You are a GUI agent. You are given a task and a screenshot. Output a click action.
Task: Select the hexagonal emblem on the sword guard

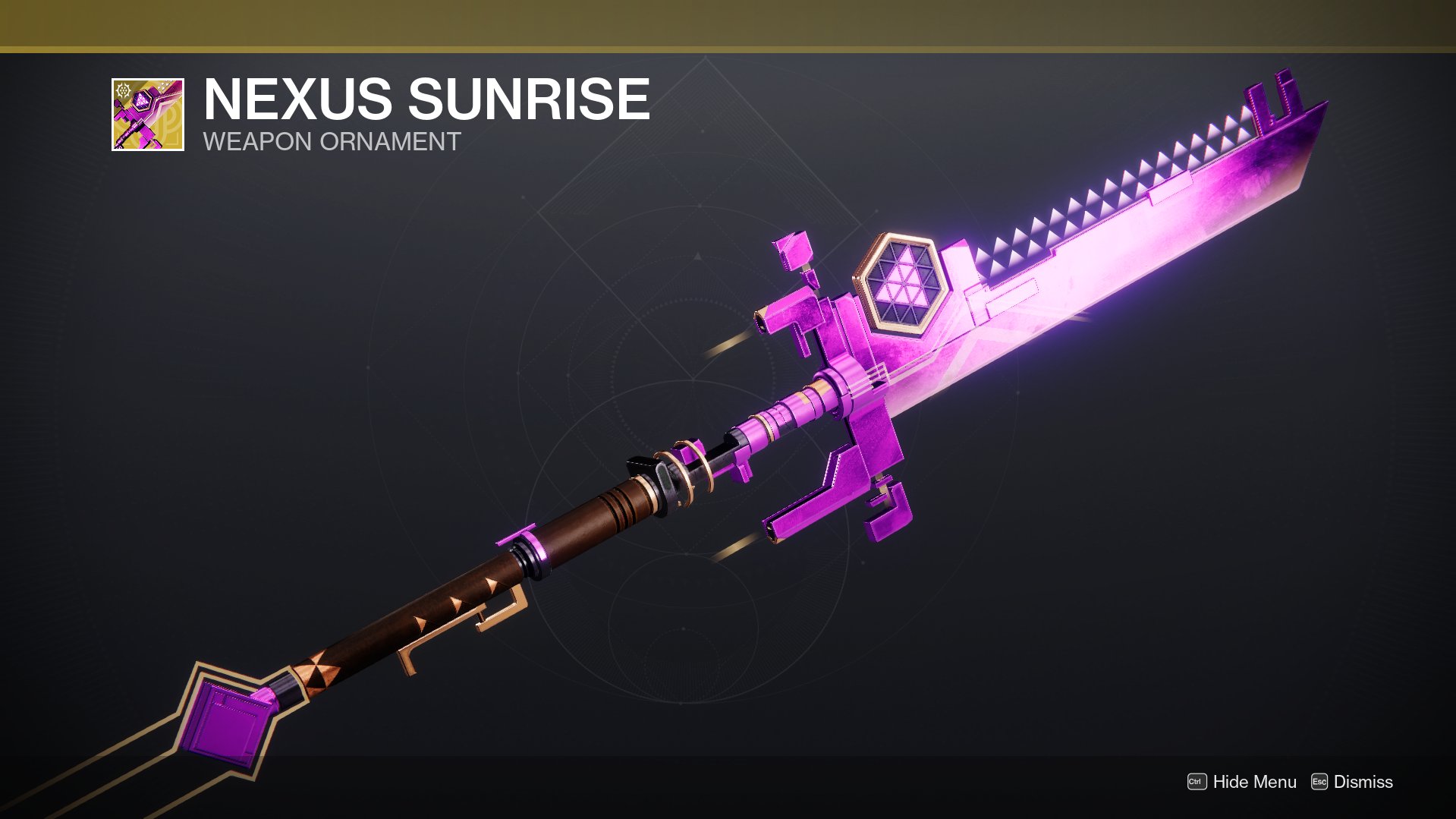tap(904, 284)
